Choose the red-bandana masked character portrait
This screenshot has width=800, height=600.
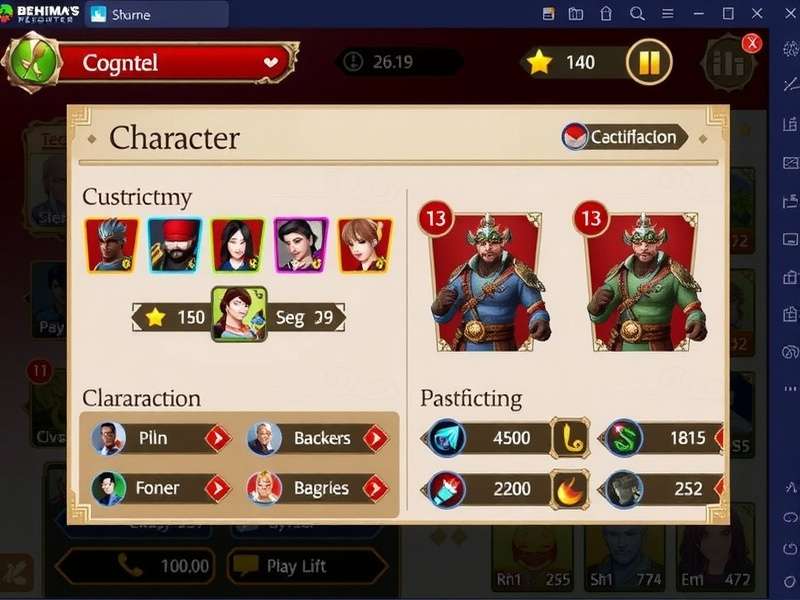[x=175, y=245]
